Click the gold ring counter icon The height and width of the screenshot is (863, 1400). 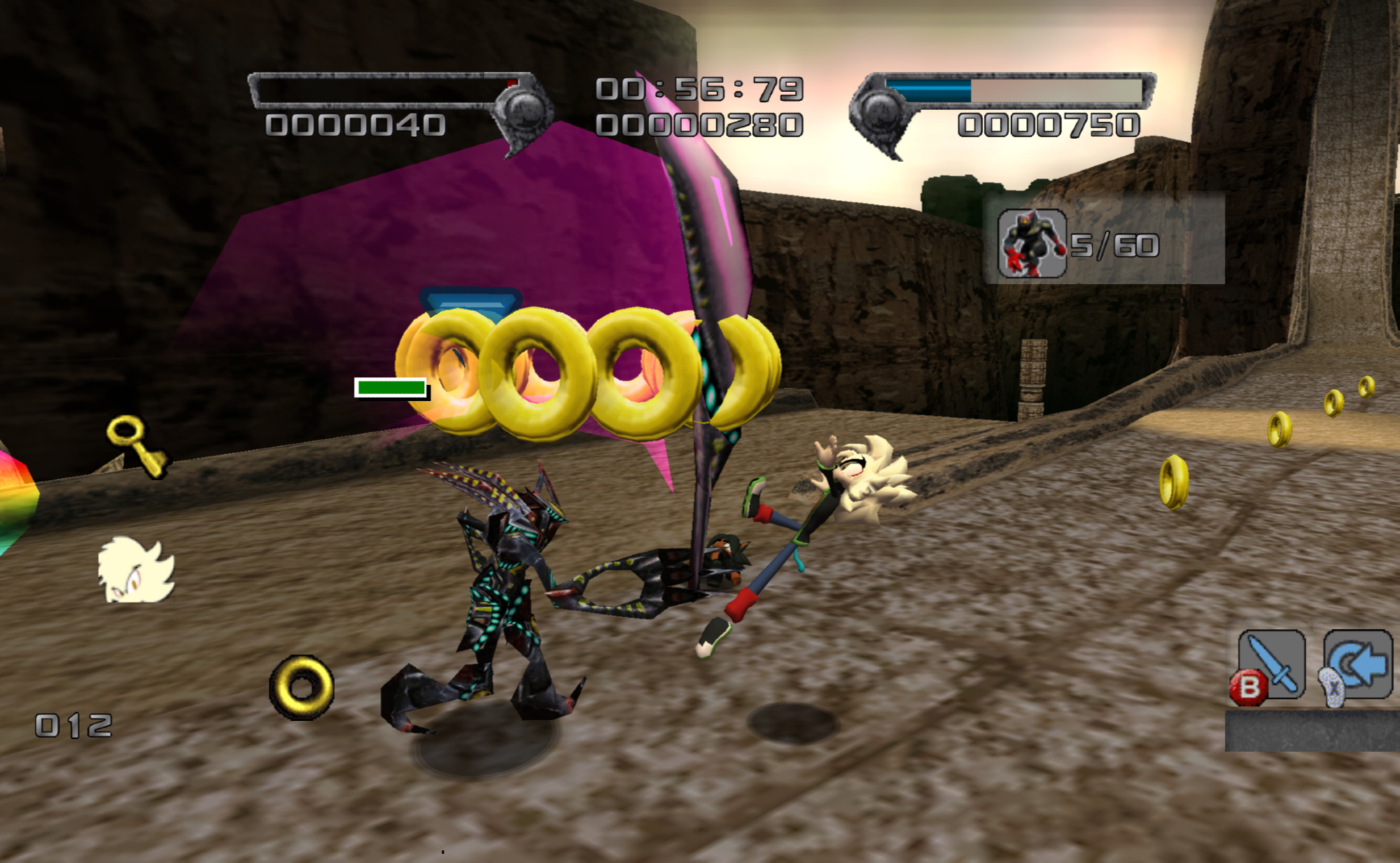302,687
